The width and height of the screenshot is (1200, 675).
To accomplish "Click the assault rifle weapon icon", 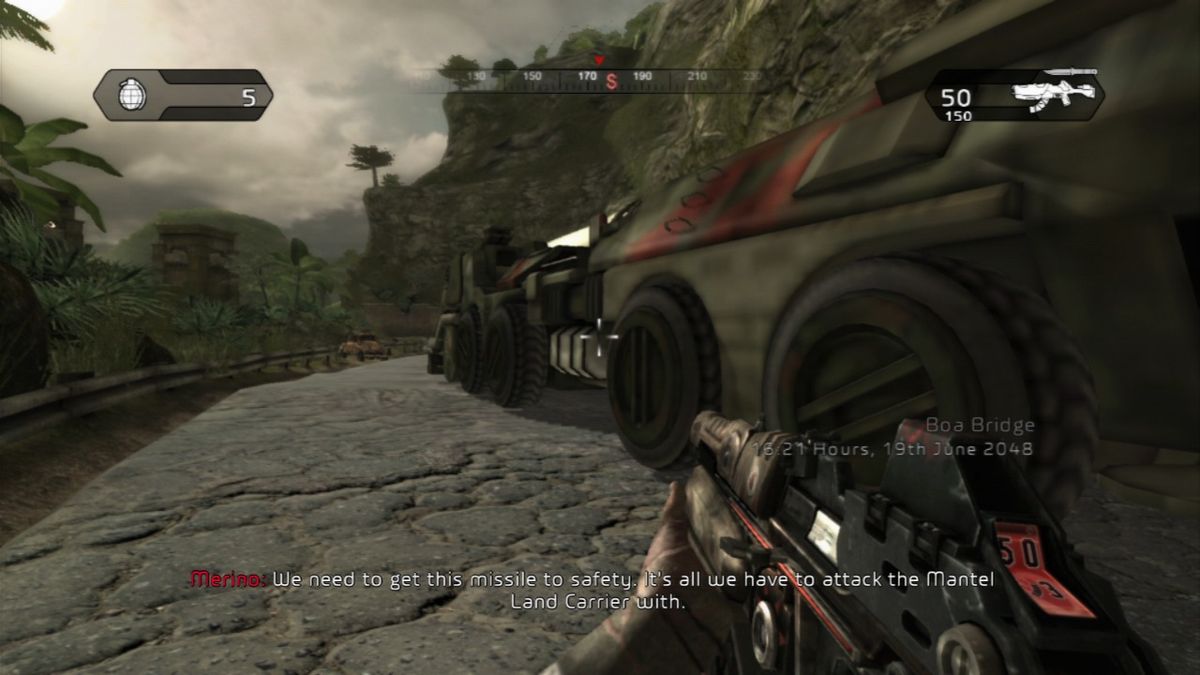I will [1051, 92].
